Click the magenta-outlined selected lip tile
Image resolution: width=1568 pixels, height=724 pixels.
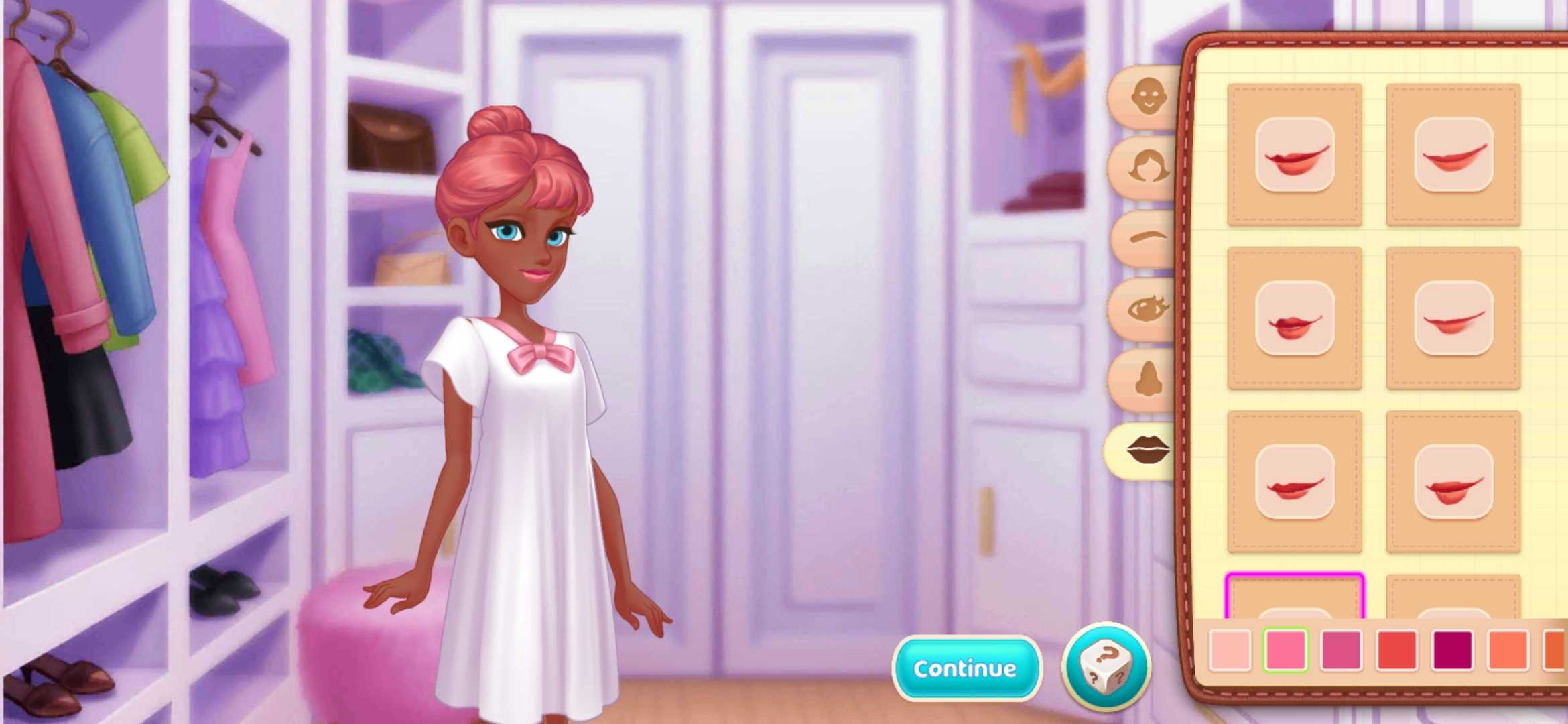click(1294, 597)
